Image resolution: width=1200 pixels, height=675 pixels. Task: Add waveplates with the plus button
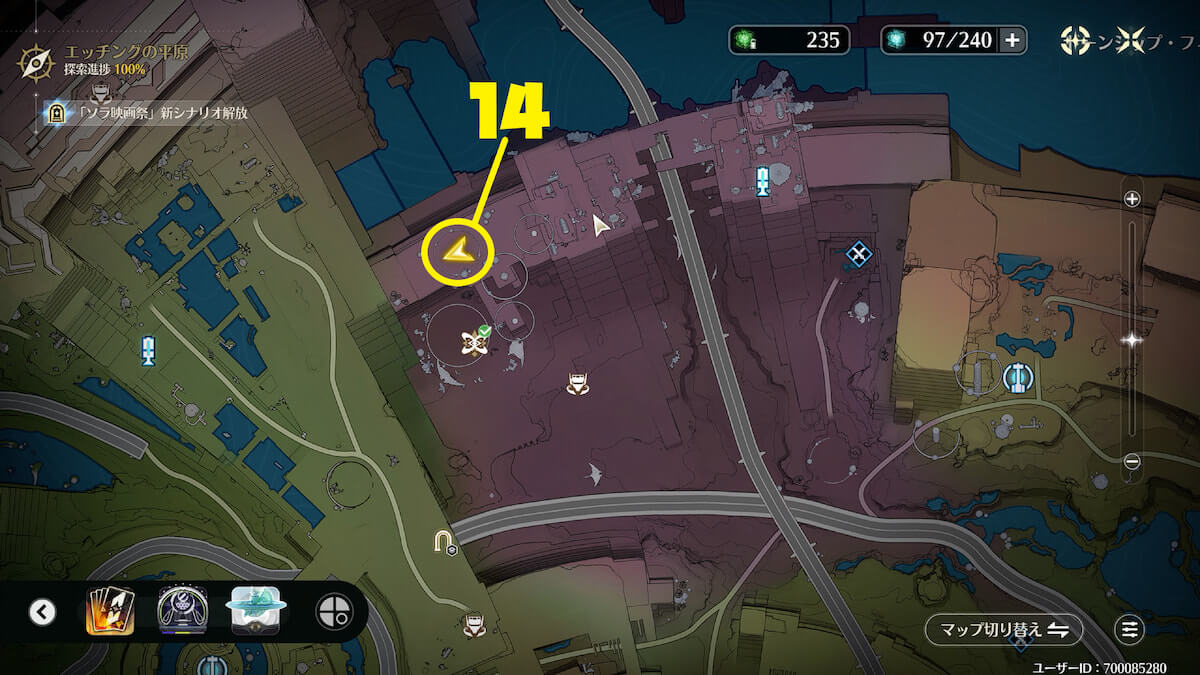1012,40
